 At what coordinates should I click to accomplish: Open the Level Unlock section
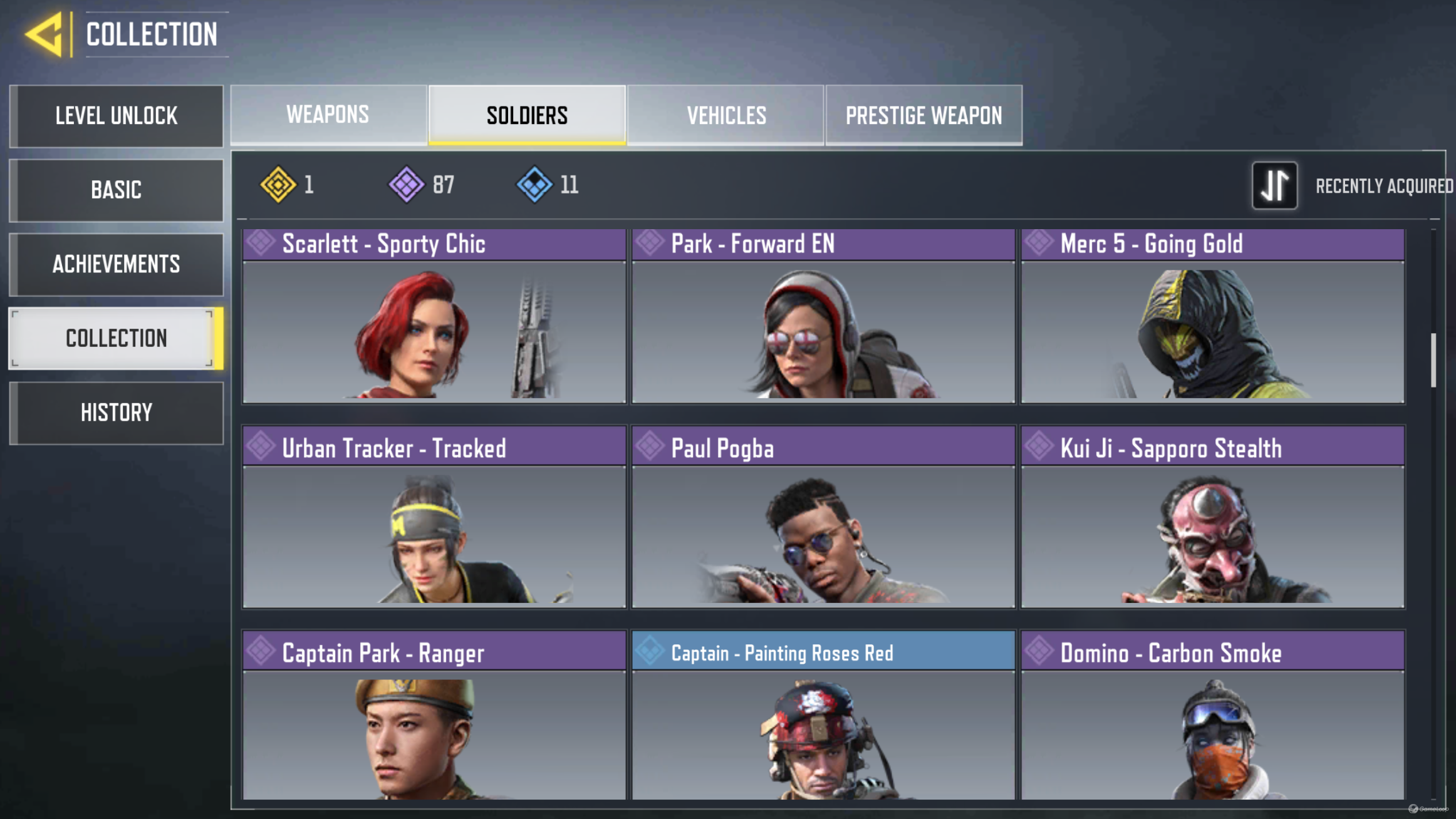[117, 116]
